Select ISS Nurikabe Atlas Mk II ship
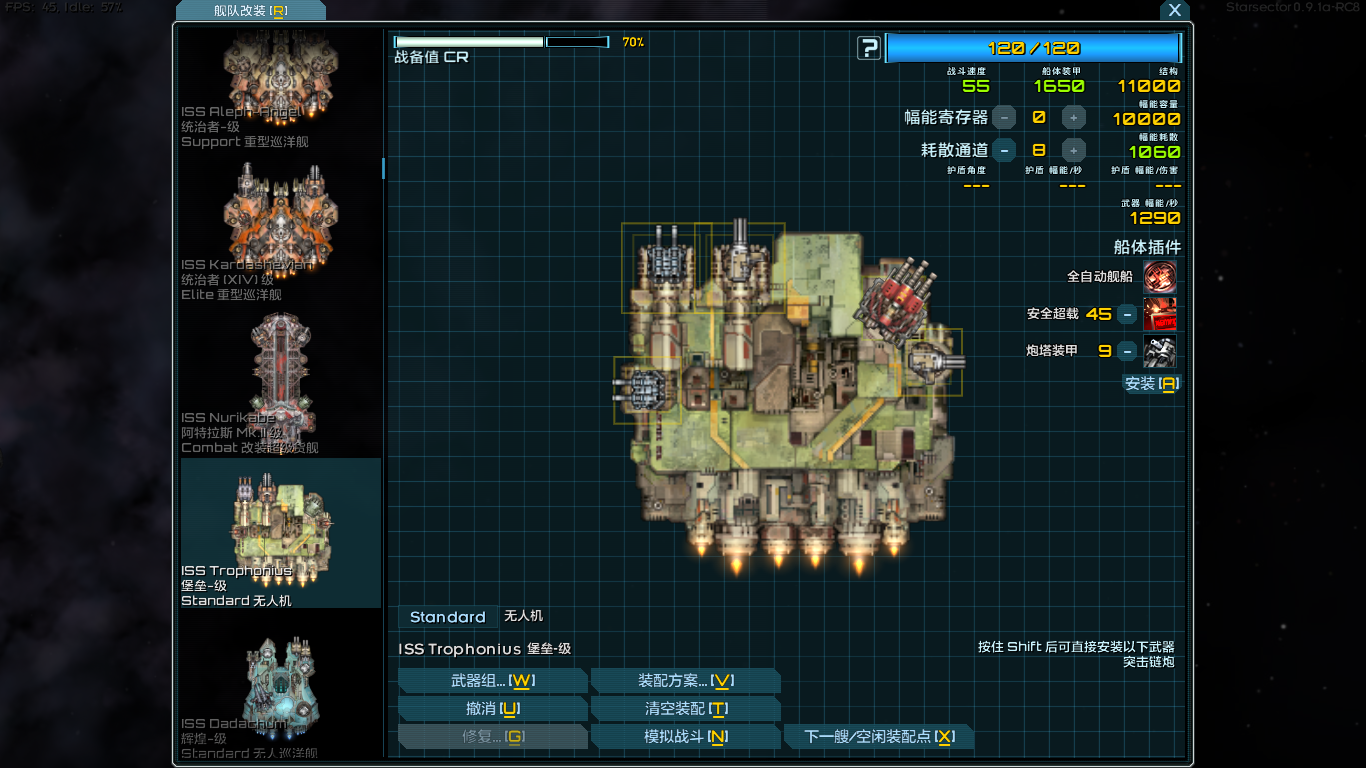 click(x=280, y=380)
